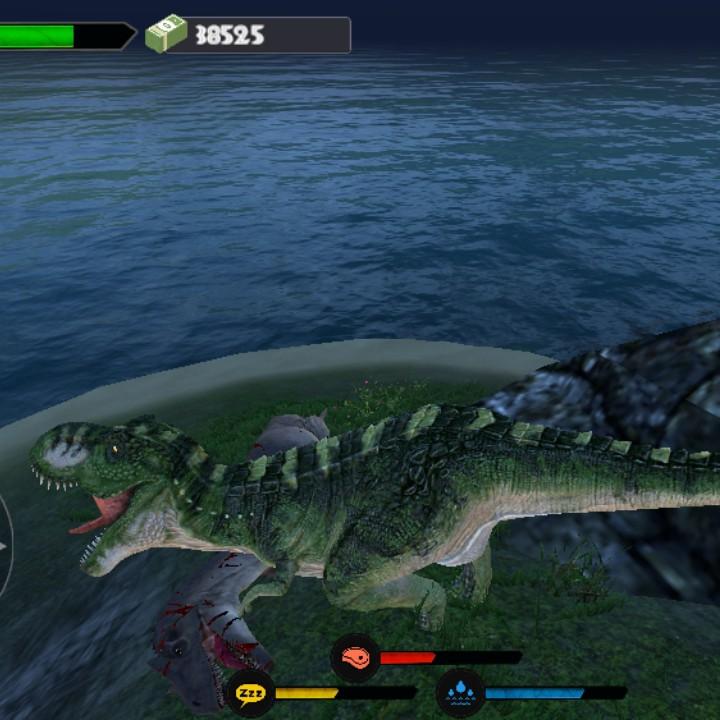Tap the cash stack money icon
The image size is (720, 720).
pyautogui.click(x=166, y=34)
